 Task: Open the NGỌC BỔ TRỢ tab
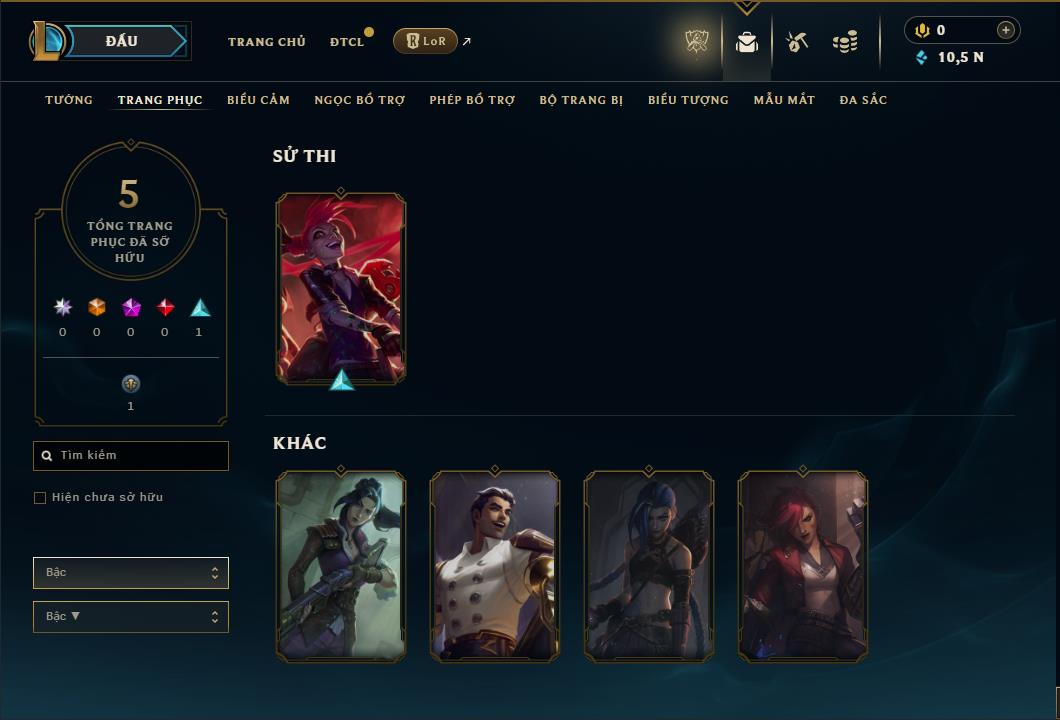pos(359,100)
